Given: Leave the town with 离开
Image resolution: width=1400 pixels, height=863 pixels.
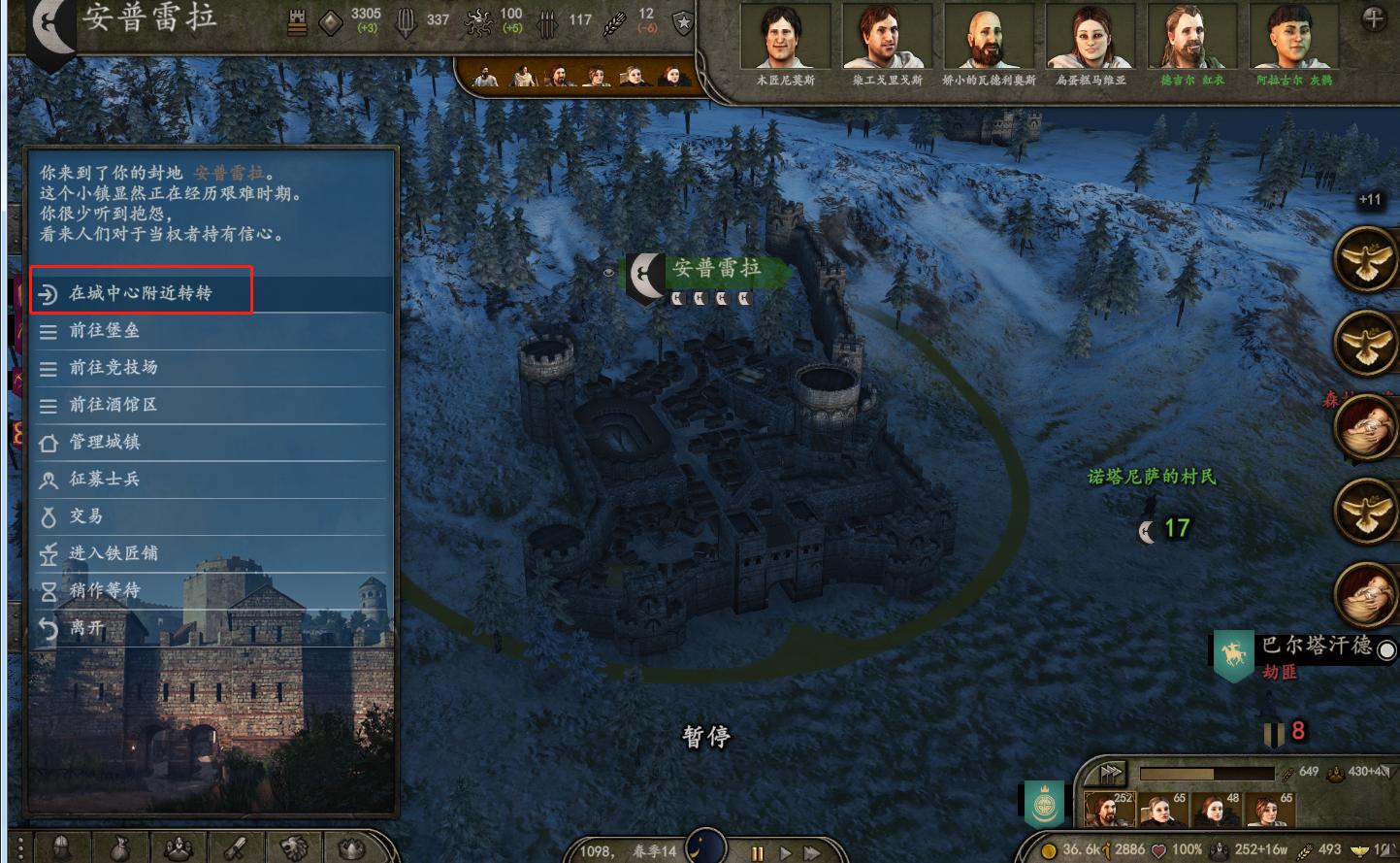Looking at the screenshot, I should tap(86, 627).
